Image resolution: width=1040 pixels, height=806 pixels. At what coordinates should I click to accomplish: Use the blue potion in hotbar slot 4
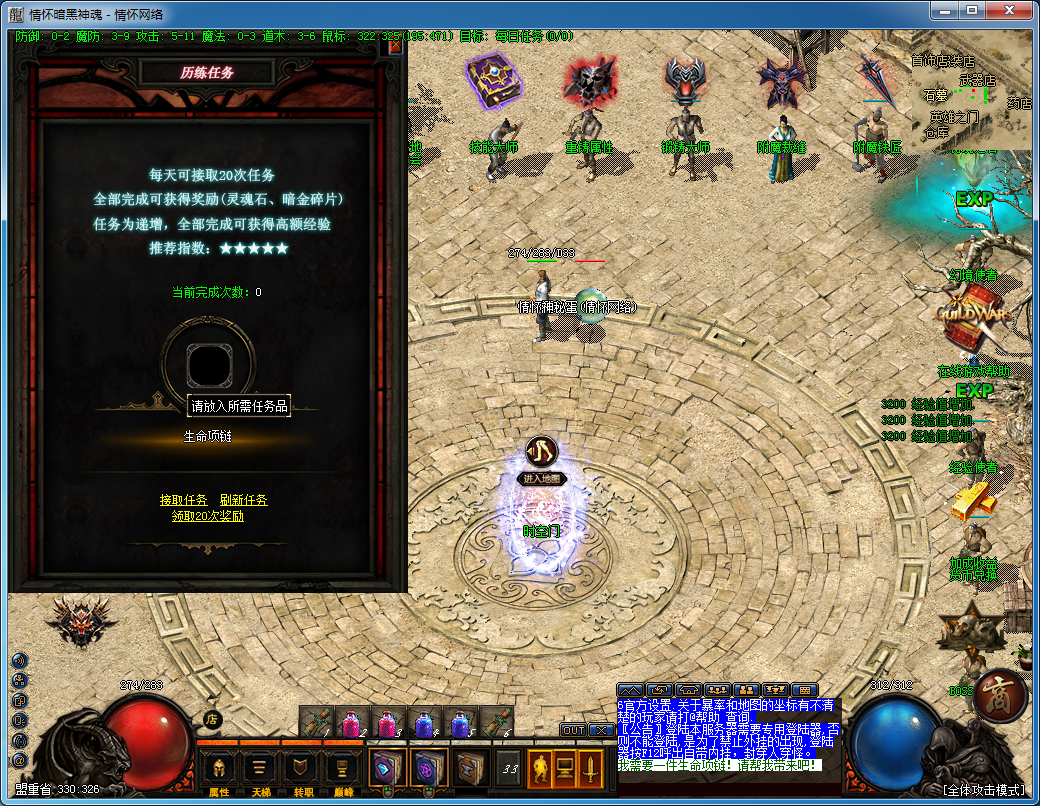tap(424, 722)
